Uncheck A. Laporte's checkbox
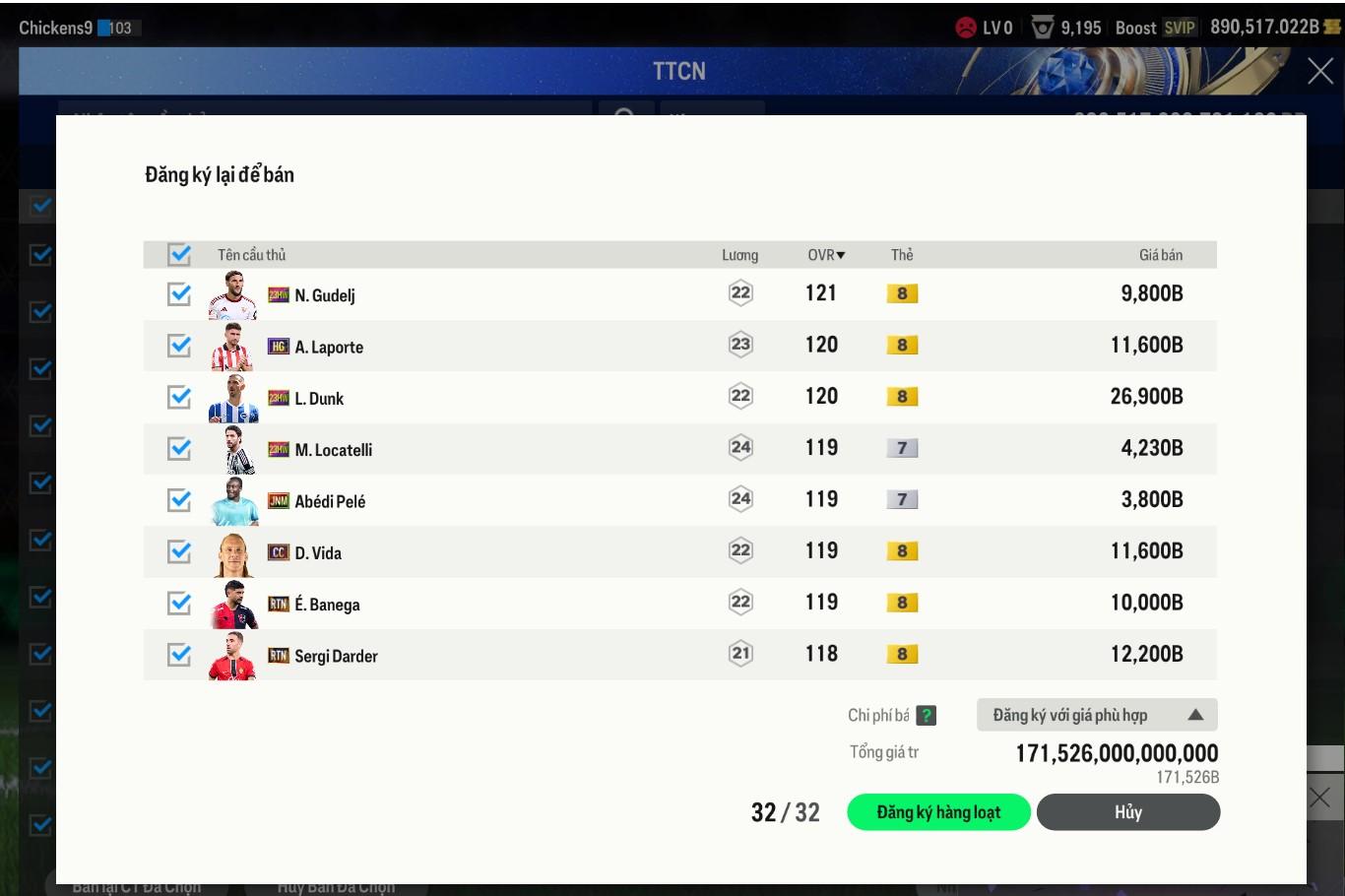Image resolution: width=1345 pixels, height=896 pixels. 179,346
